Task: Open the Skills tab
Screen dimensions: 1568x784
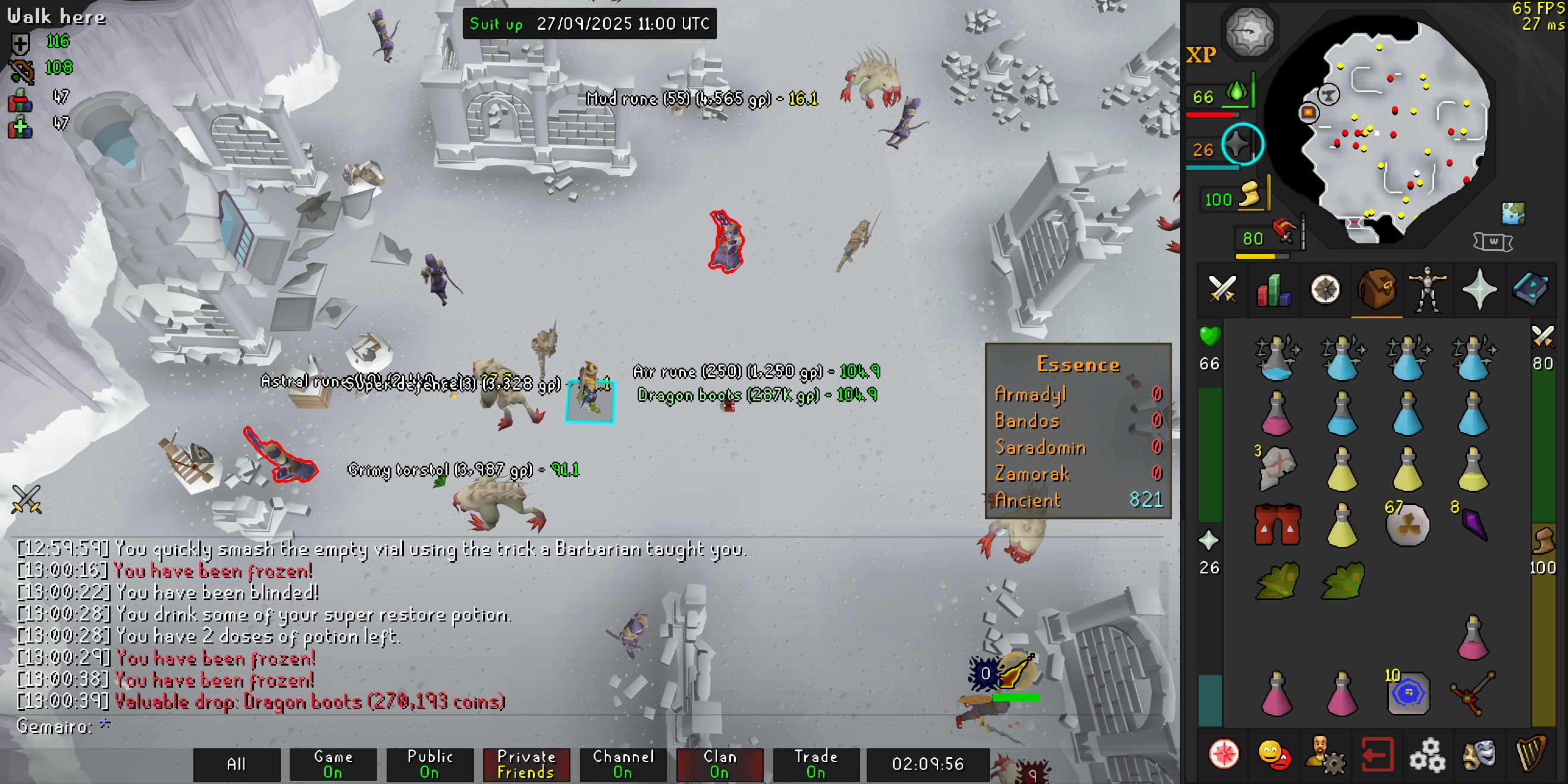Action: [x=1274, y=290]
